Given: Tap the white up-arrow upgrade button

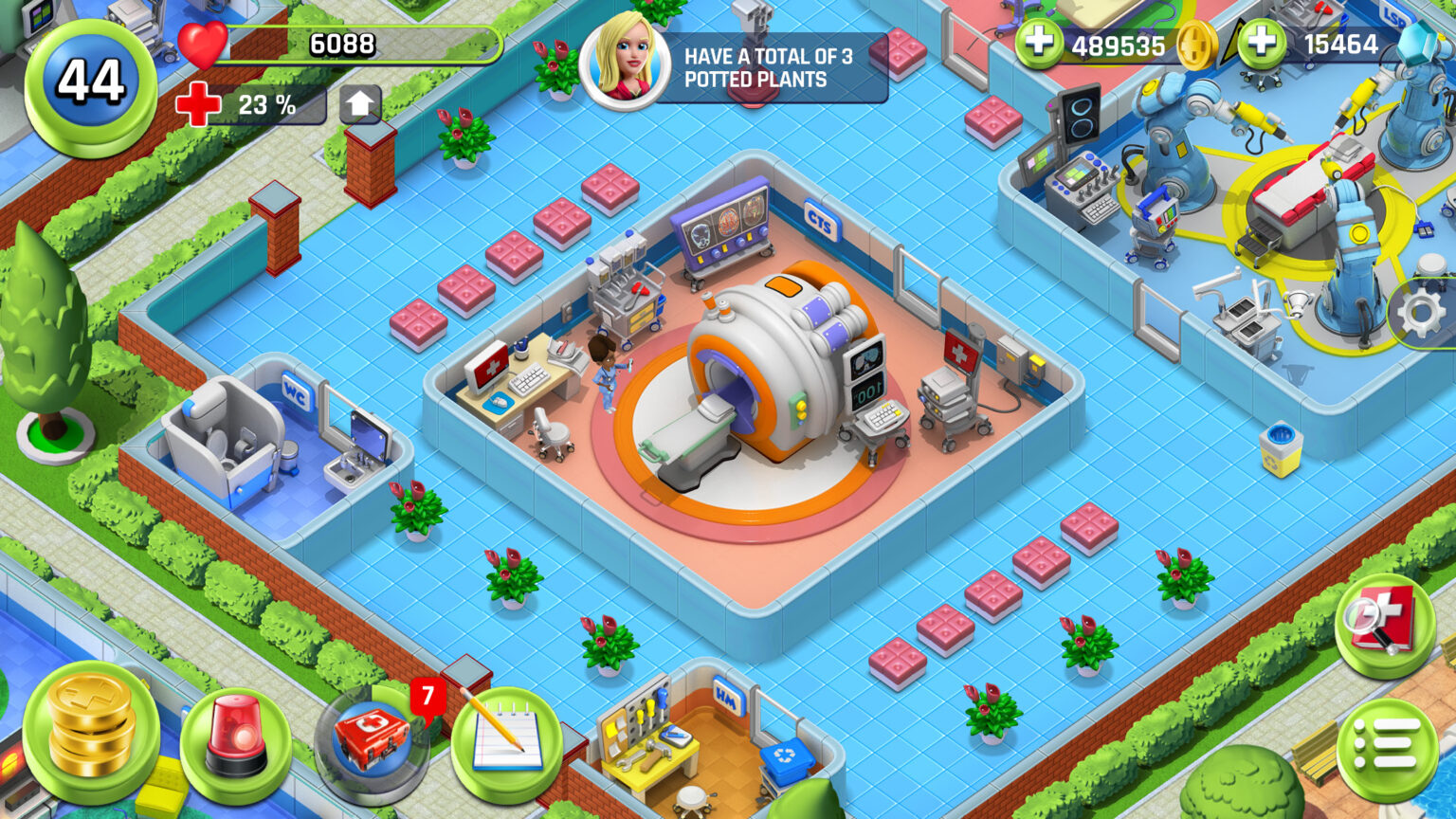Looking at the screenshot, I should (x=359, y=104).
